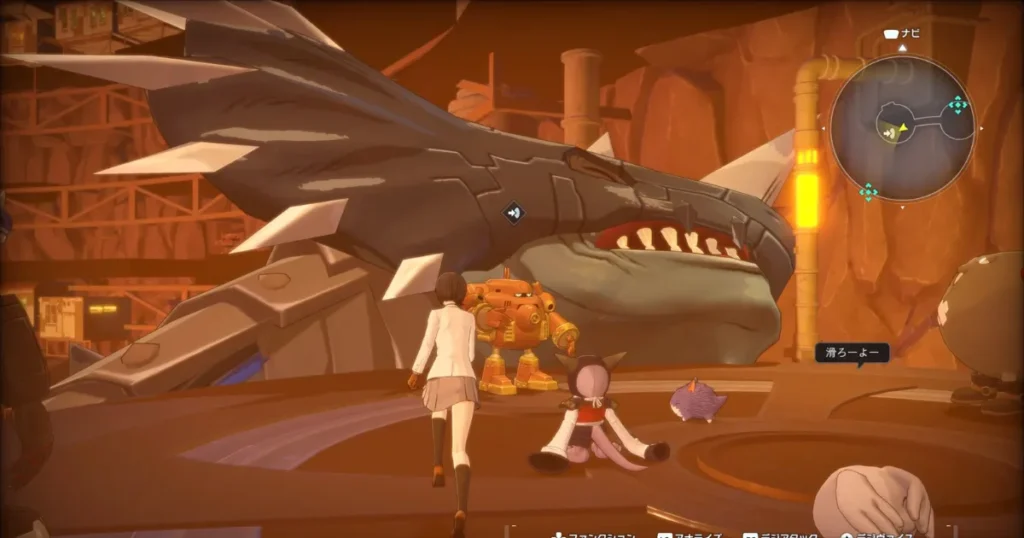Click the white exit icon inside the minimap
Viewport: 1024px width, 538px height.
(888, 130)
